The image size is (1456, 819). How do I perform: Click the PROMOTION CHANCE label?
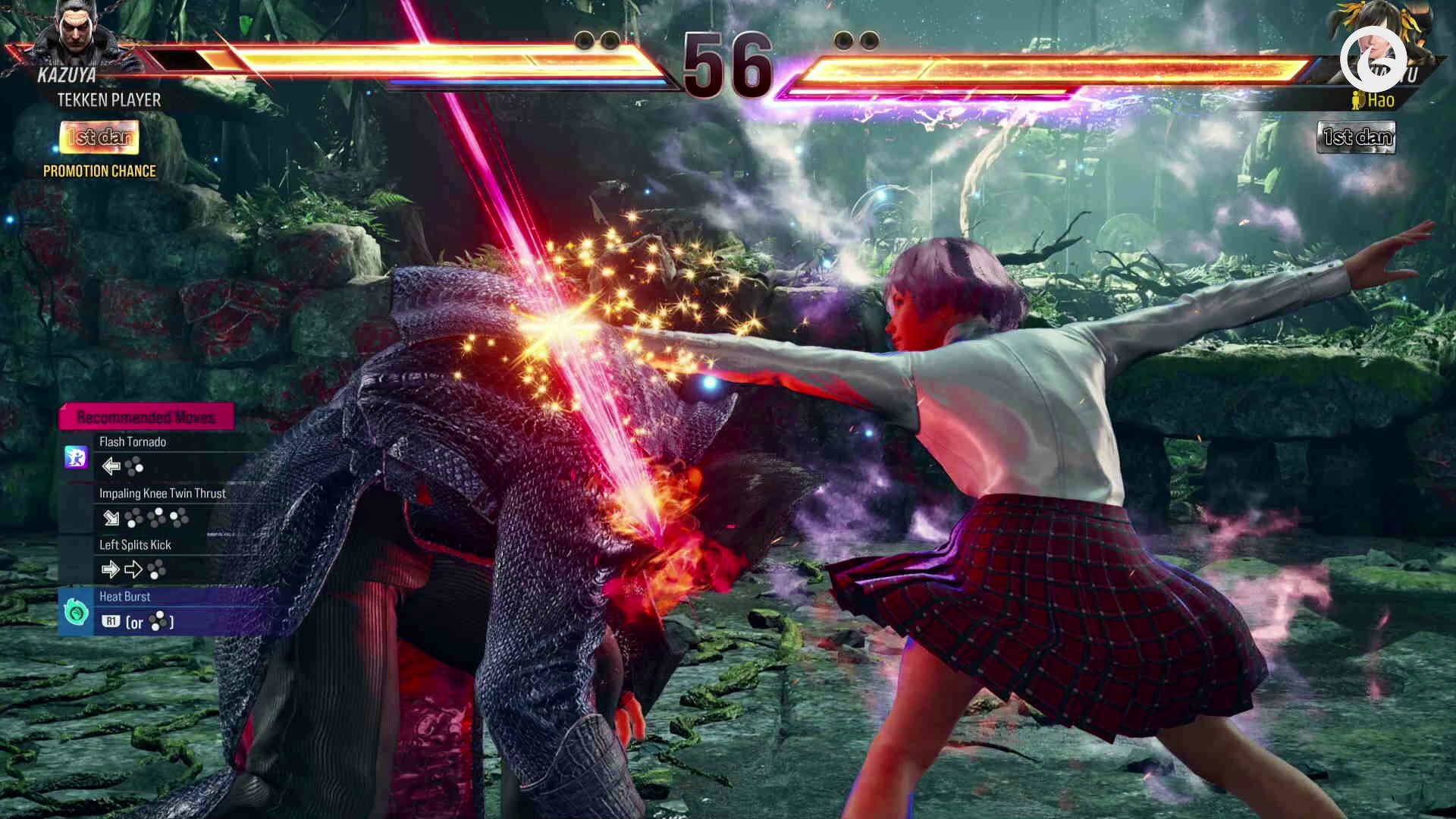(x=99, y=171)
